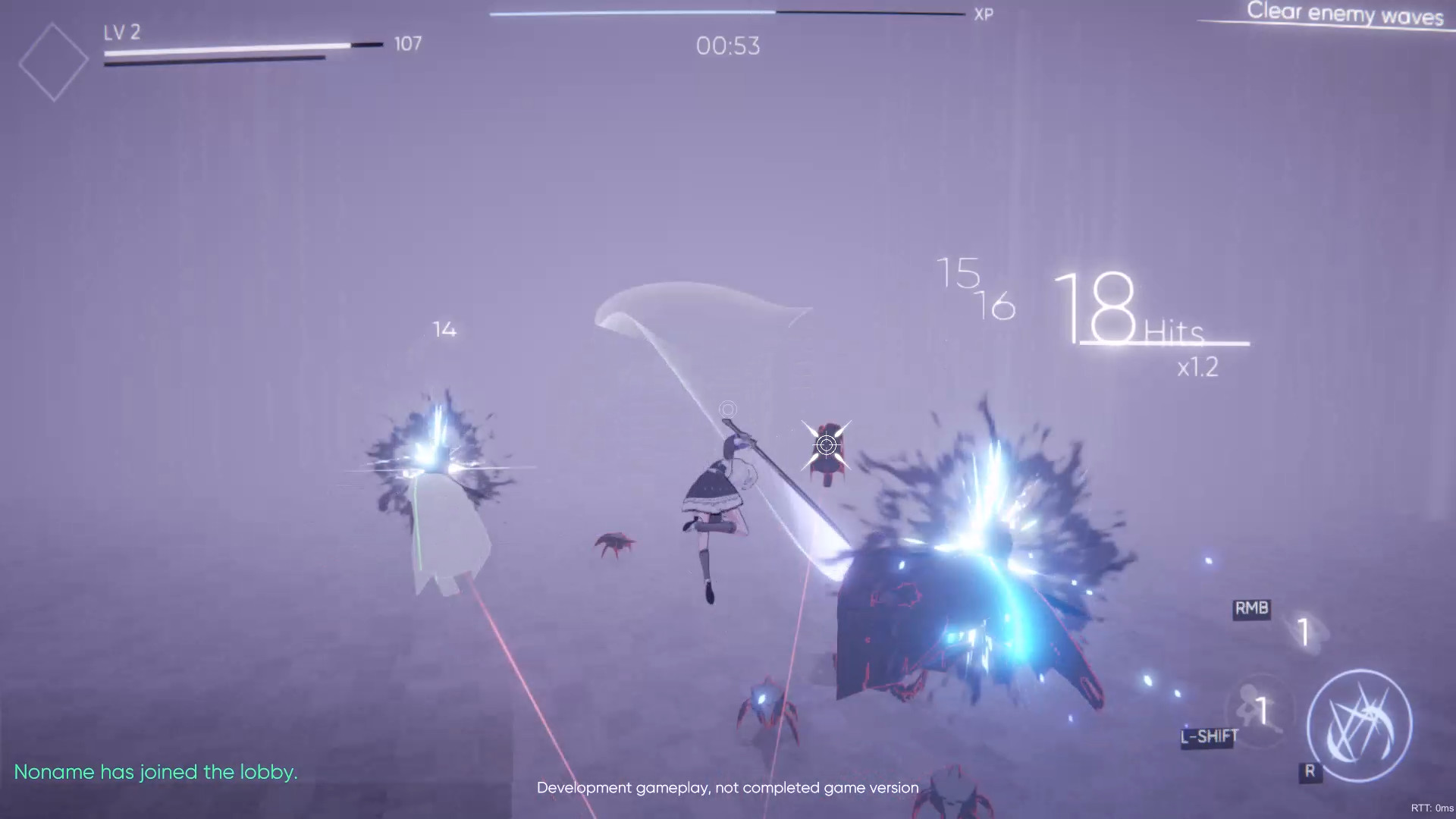Expand the LV 2 level label

click(121, 33)
